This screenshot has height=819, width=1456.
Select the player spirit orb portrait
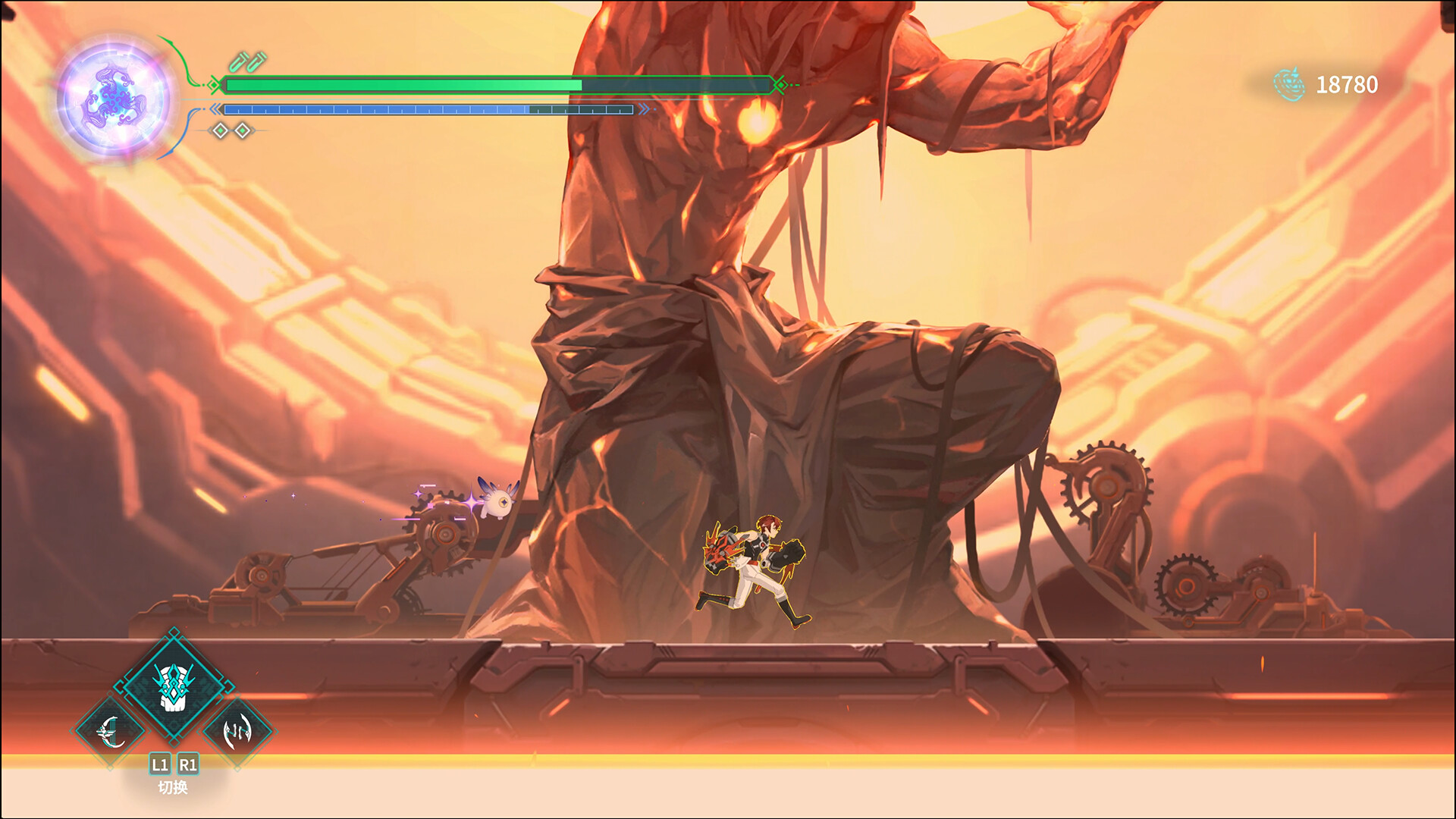[112, 91]
